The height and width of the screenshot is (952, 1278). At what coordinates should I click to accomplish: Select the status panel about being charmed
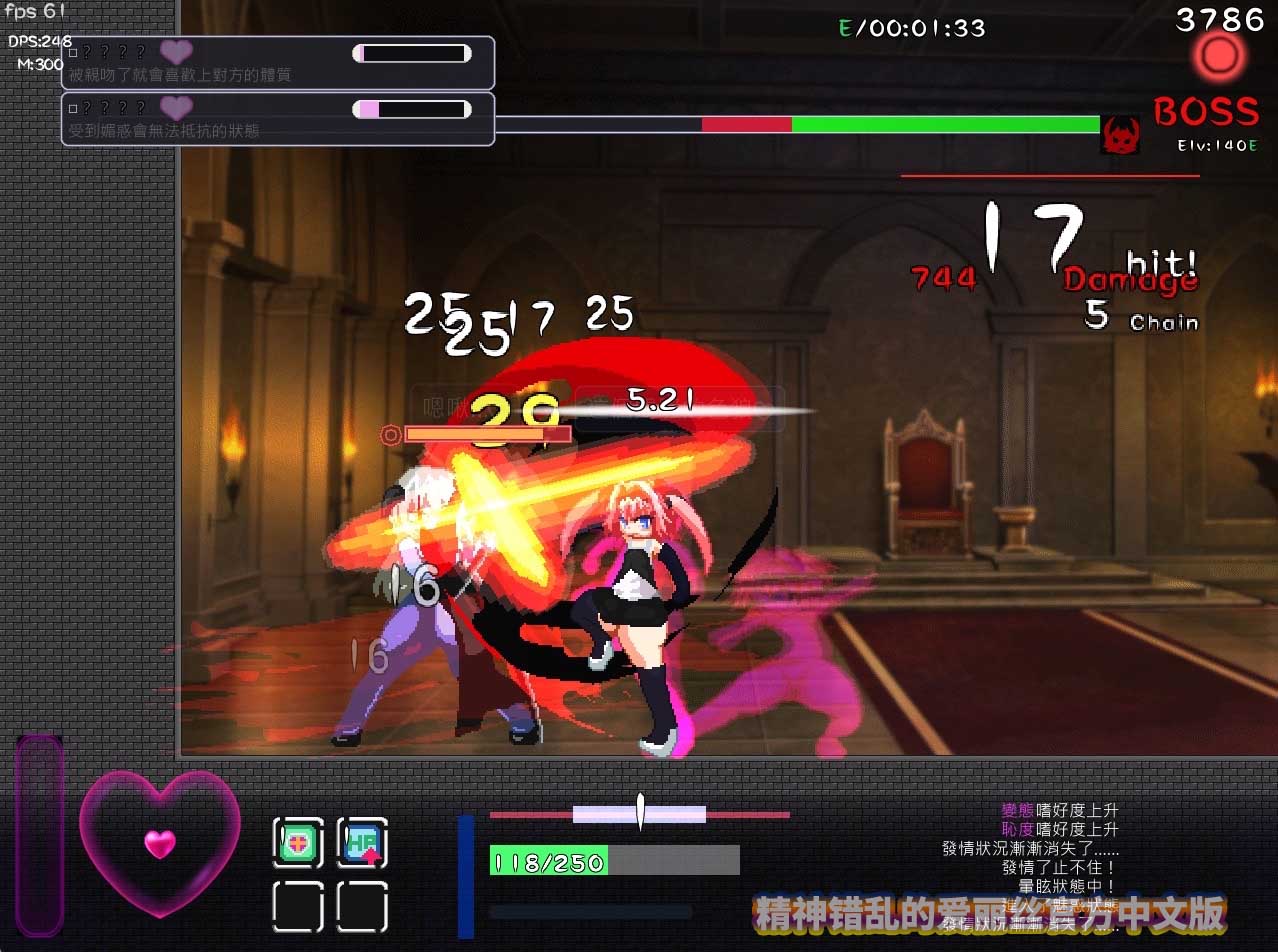point(278,119)
